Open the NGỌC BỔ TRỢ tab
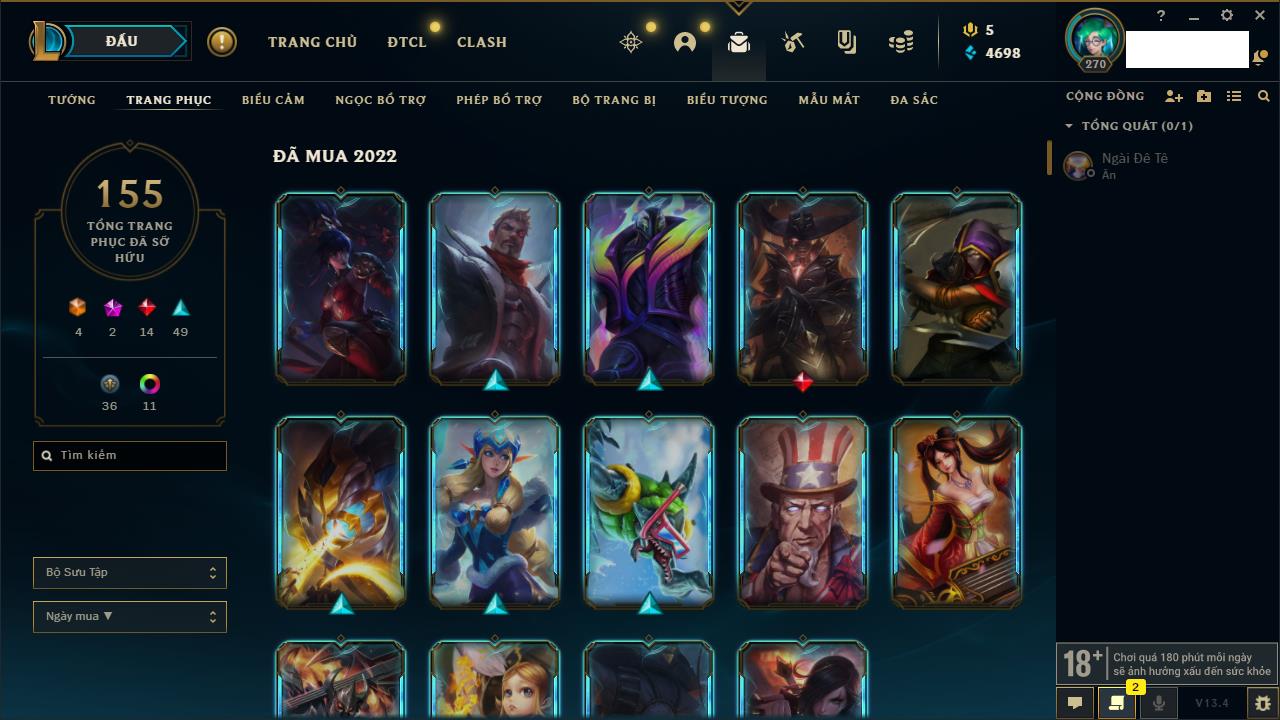 pos(380,100)
